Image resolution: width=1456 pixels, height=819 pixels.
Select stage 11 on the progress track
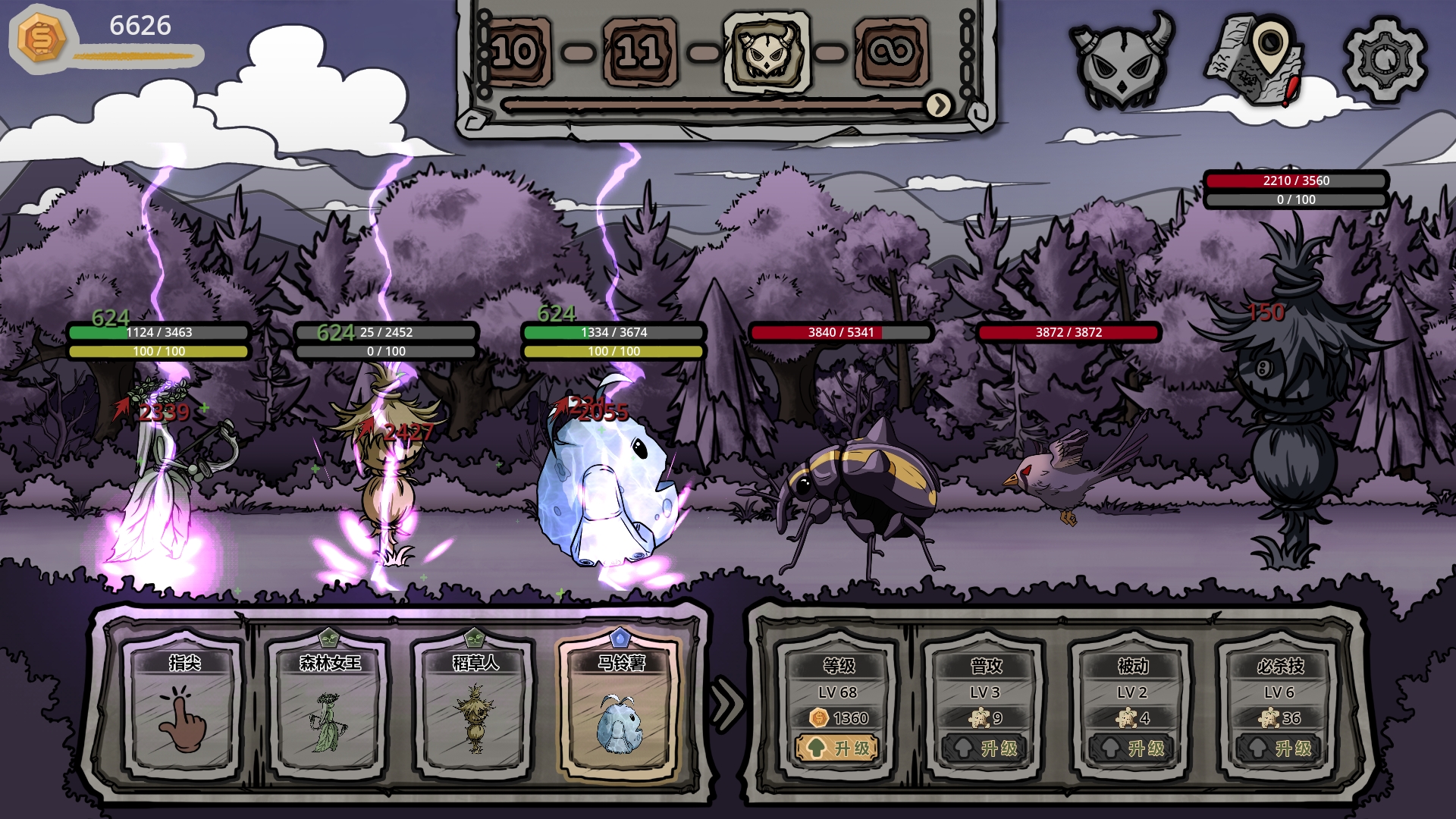(639, 52)
